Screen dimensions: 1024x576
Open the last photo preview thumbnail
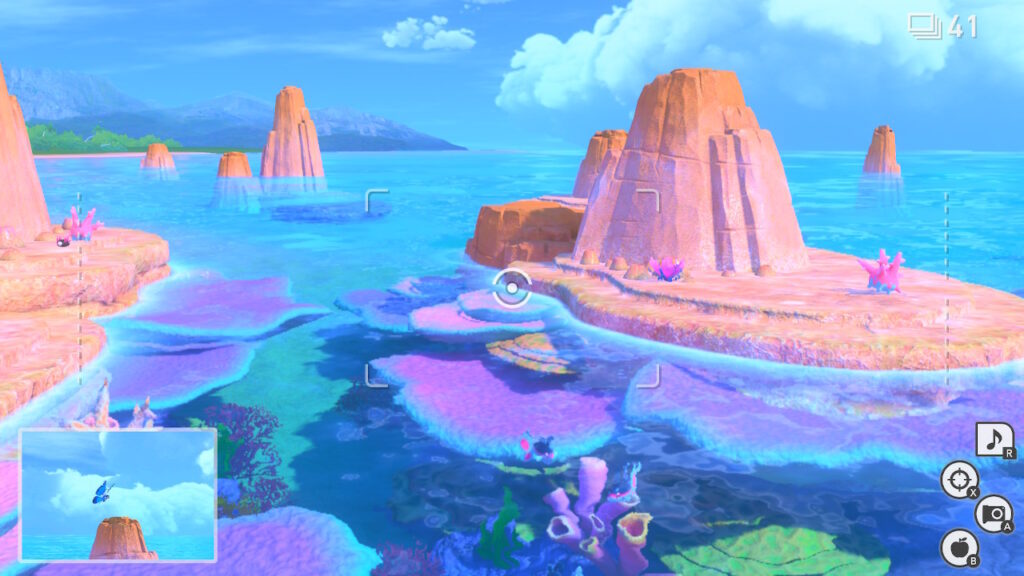click(118, 494)
